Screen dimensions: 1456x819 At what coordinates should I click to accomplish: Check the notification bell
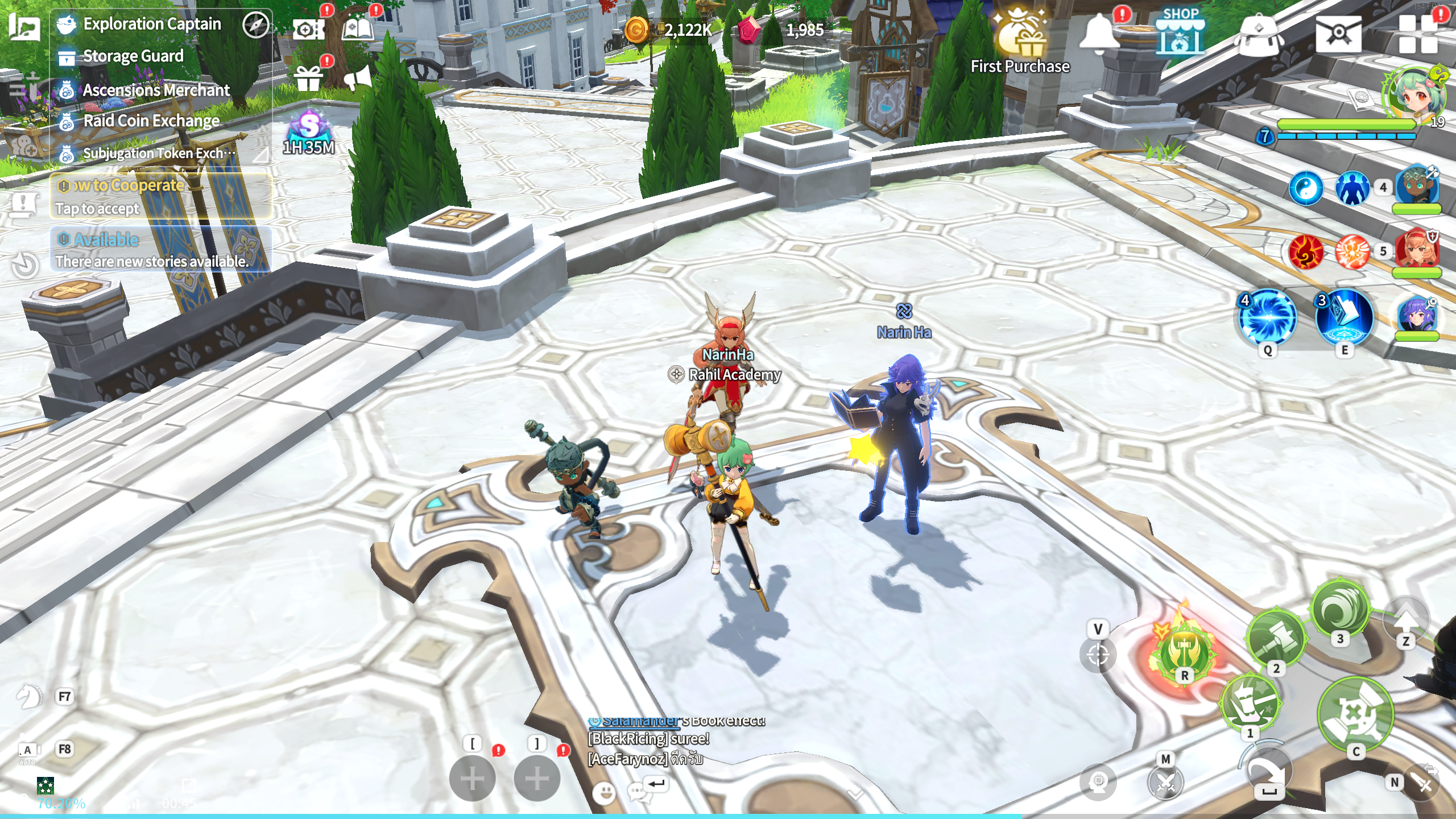point(1099,32)
